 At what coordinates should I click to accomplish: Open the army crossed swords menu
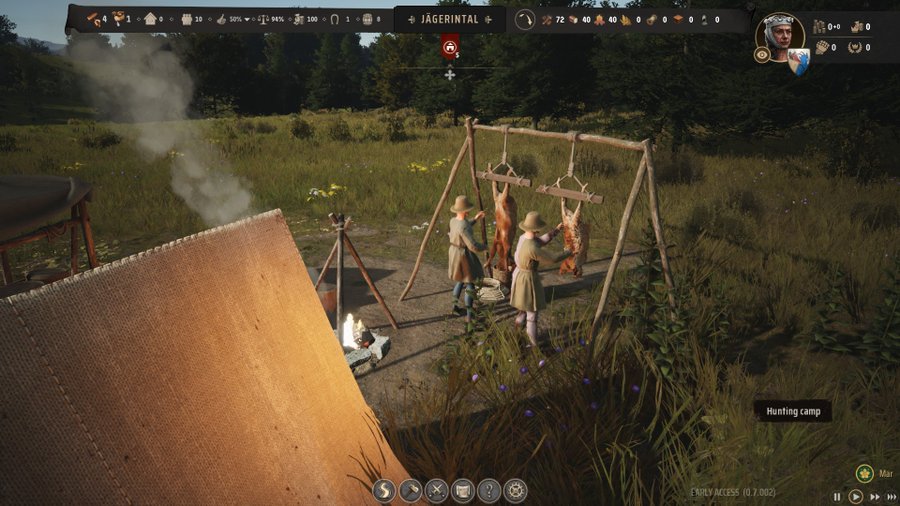[437, 491]
